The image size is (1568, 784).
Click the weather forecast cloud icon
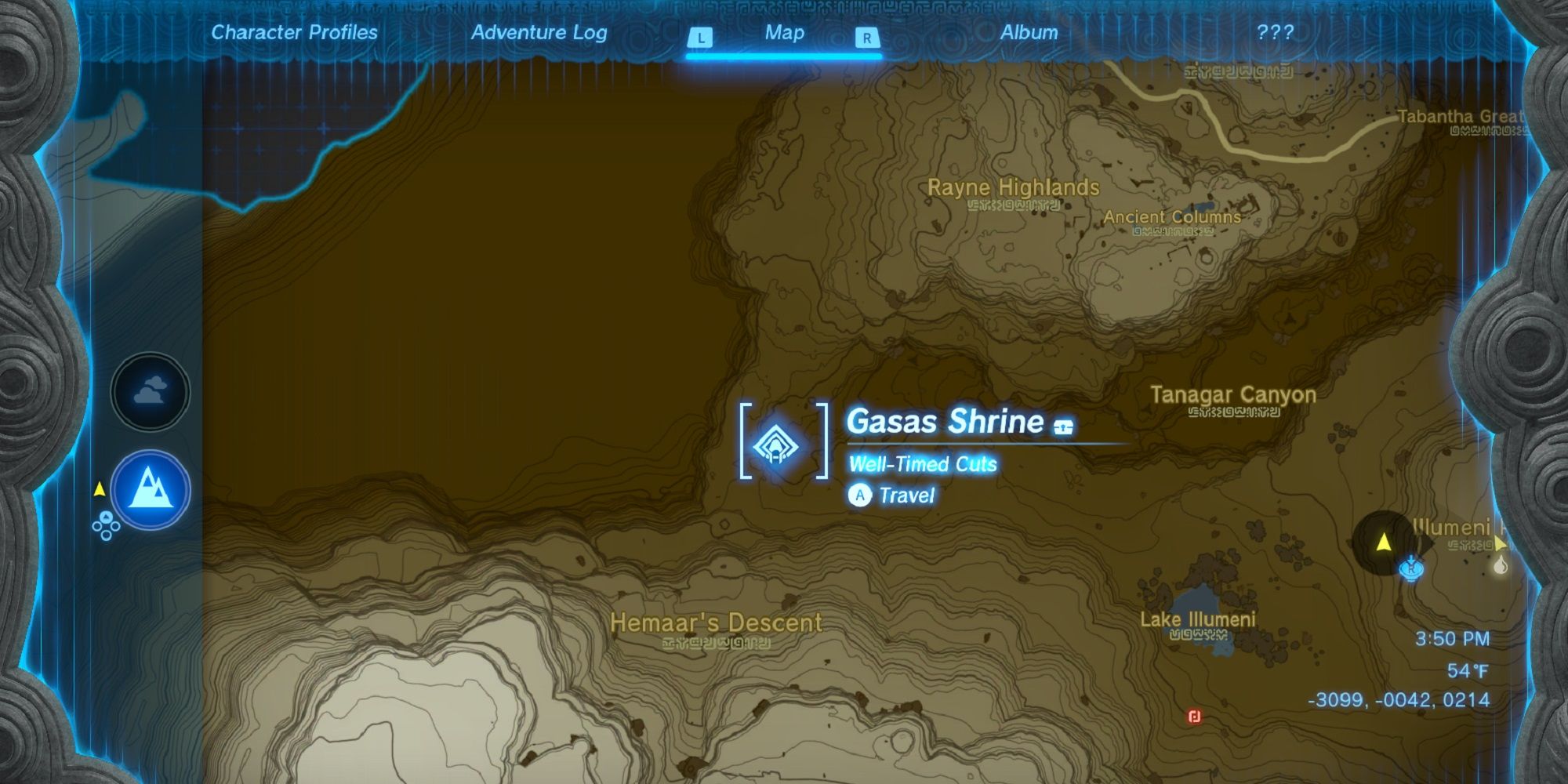151,390
